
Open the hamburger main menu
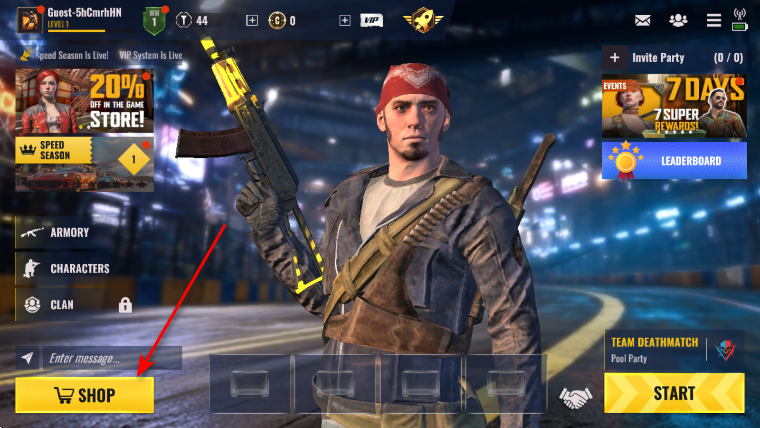click(713, 19)
